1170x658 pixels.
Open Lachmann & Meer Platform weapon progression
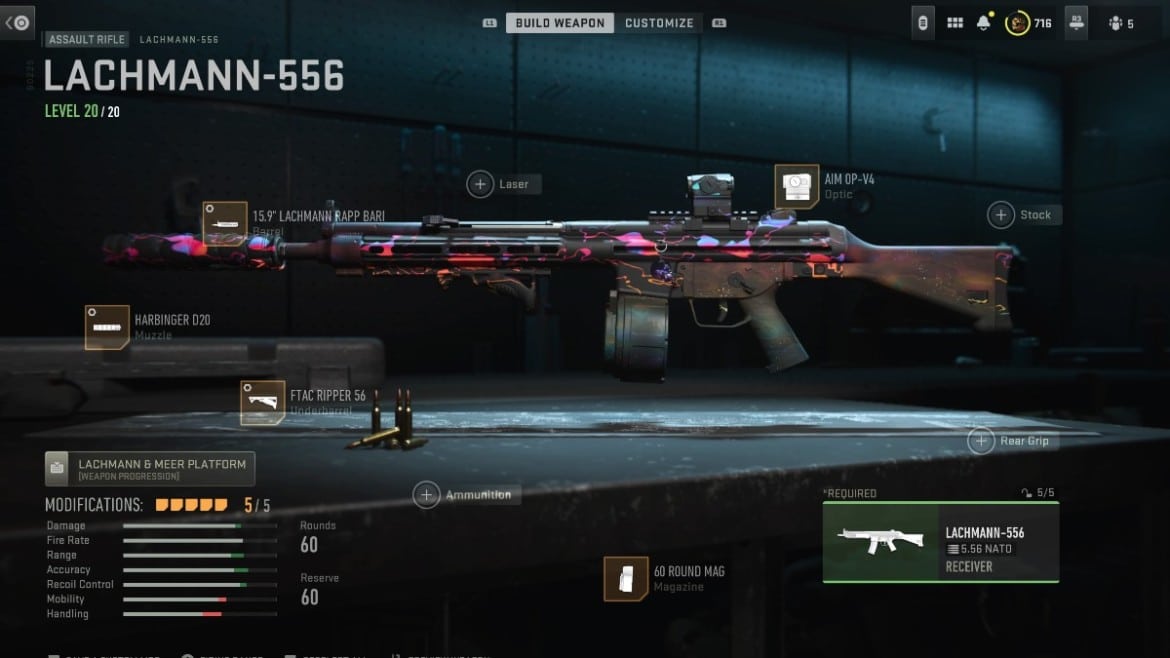click(150, 468)
